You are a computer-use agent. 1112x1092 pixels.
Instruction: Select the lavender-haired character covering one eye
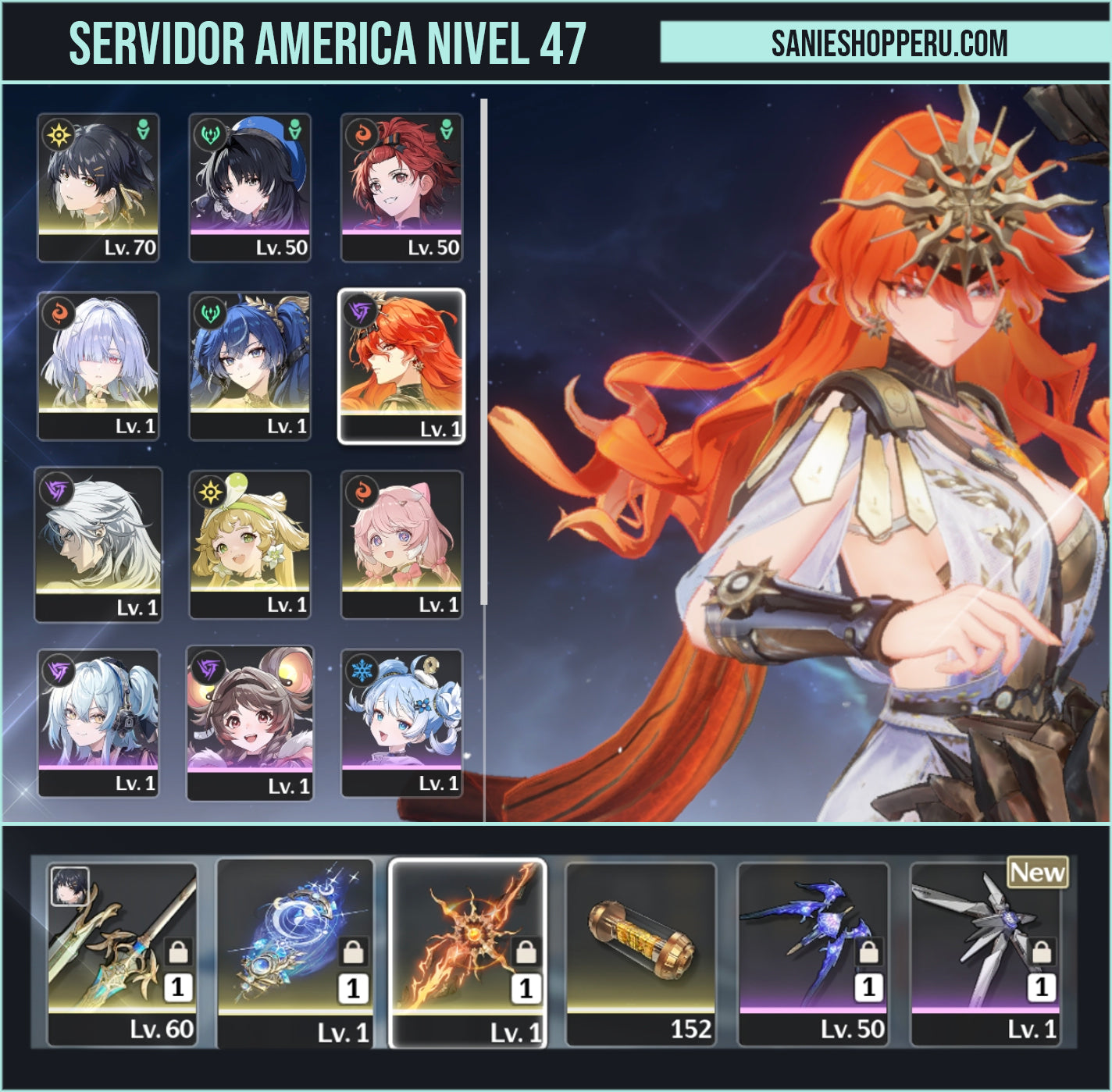pos(98,365)
